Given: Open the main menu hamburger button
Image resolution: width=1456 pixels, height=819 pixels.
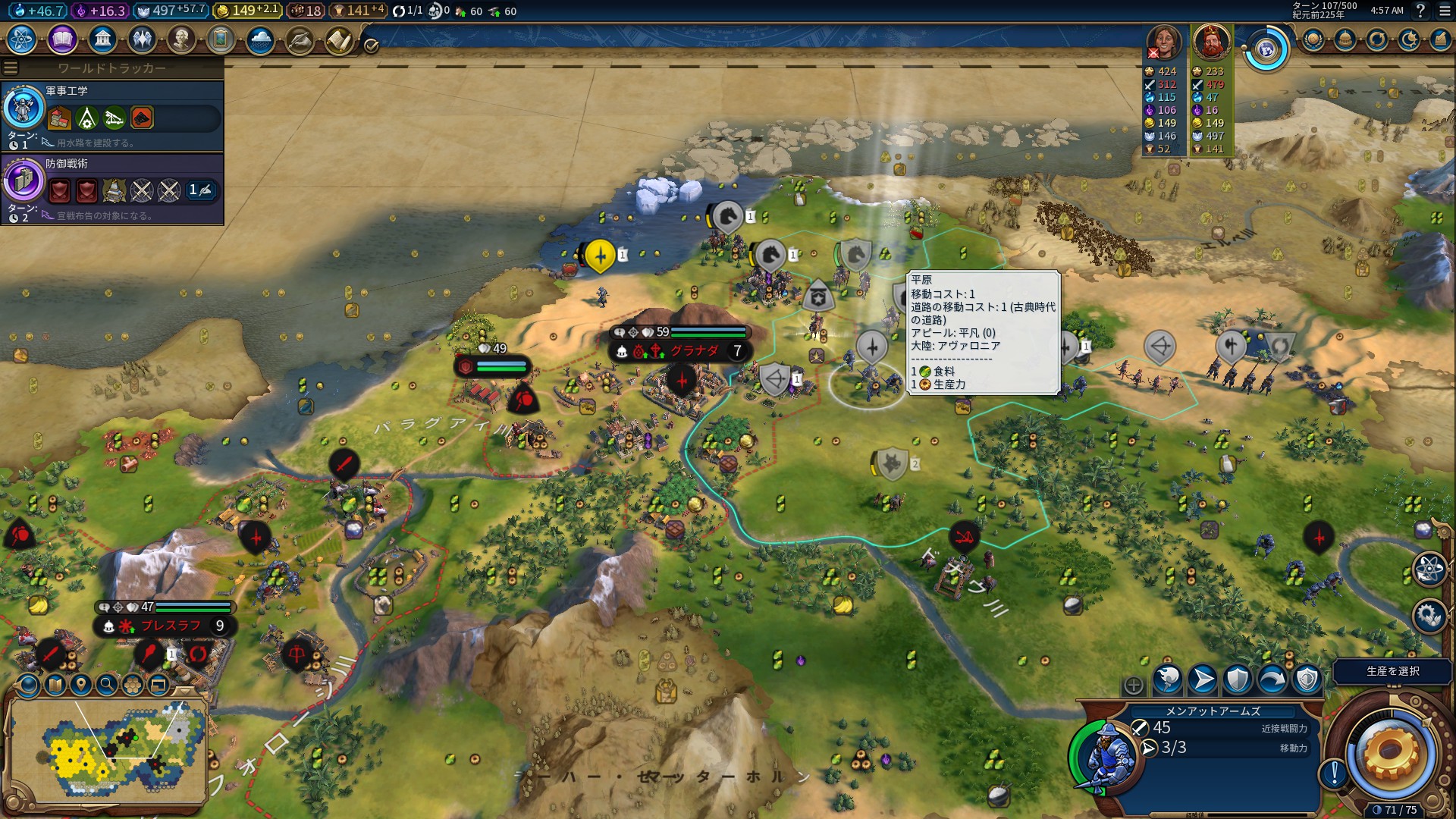Looking at the screenshot, I should click(x=1444, y=11).
